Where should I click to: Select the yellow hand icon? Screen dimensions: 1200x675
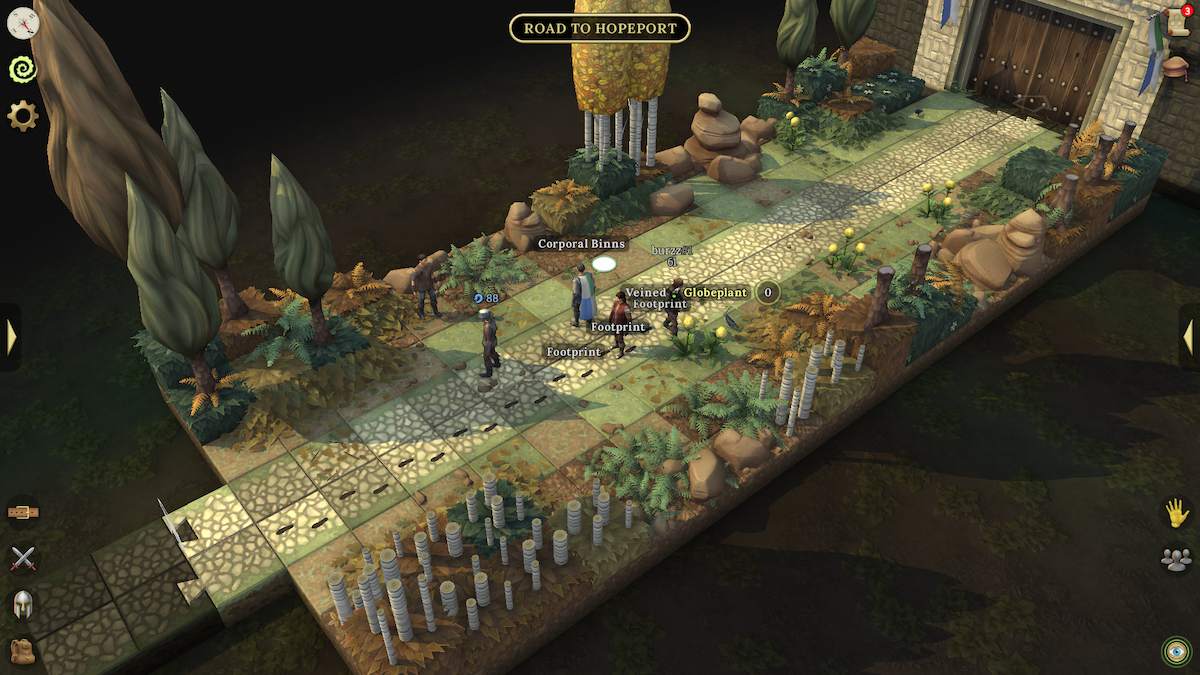click(x=1177, y=513)
